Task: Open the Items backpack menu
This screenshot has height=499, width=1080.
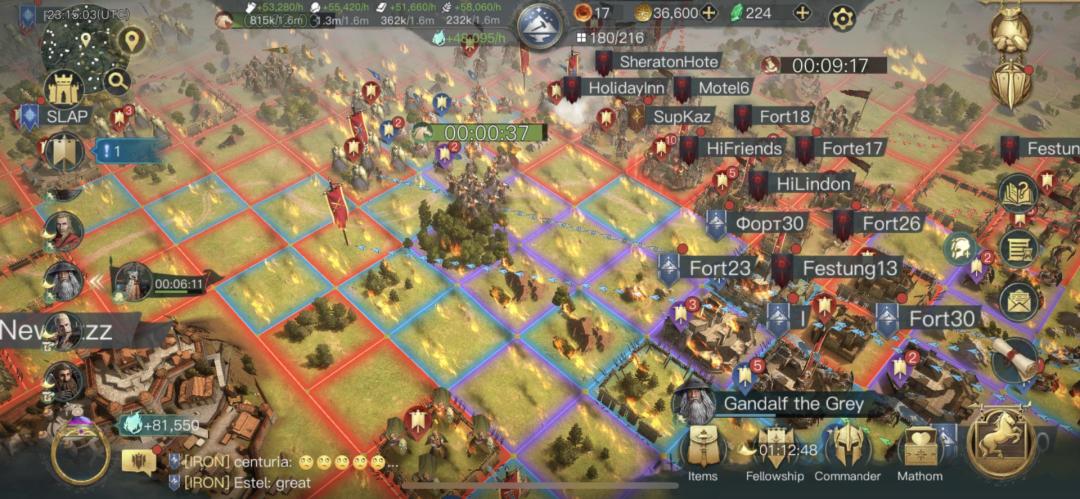Action: pyautogui.click(x=702, y=451)
